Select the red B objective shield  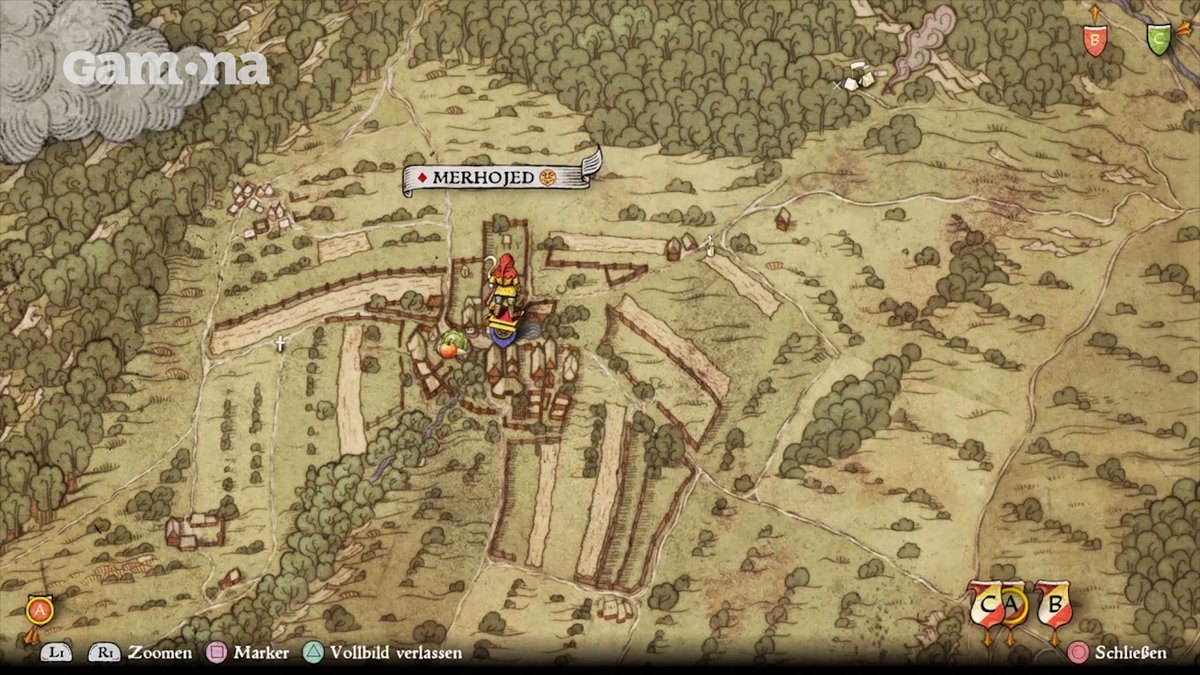click(x=1095, y=38)
